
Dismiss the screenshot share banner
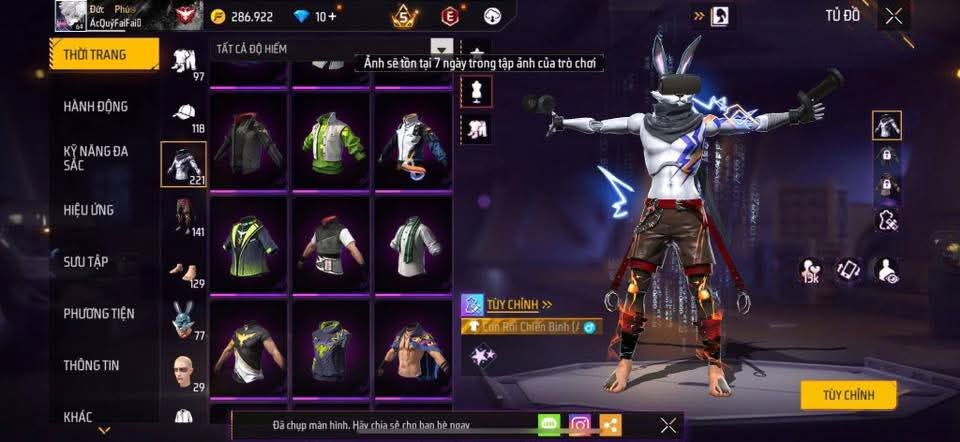(668, 425)
